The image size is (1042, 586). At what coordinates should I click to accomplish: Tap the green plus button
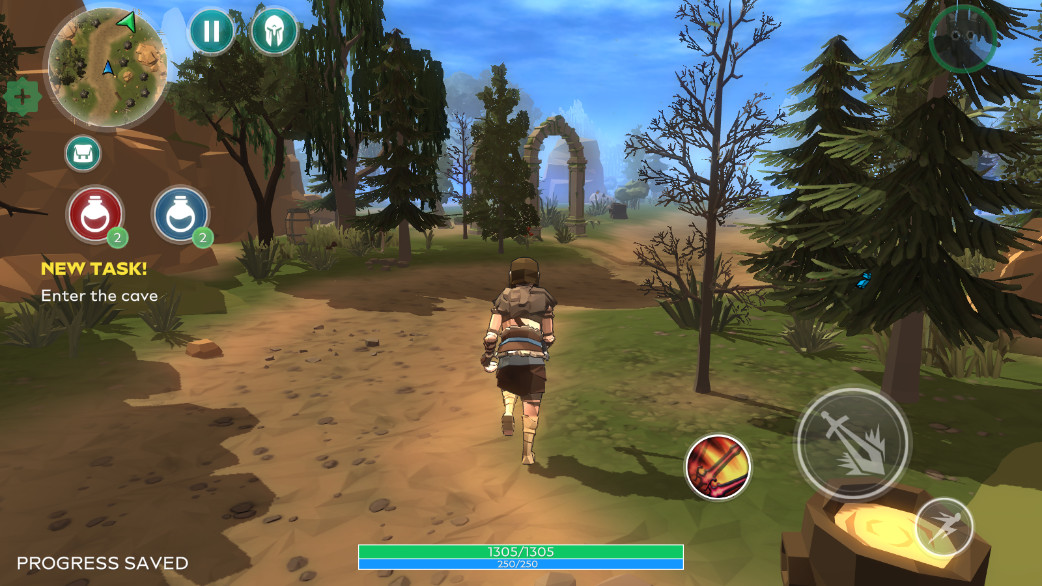(x=21, y=97)
